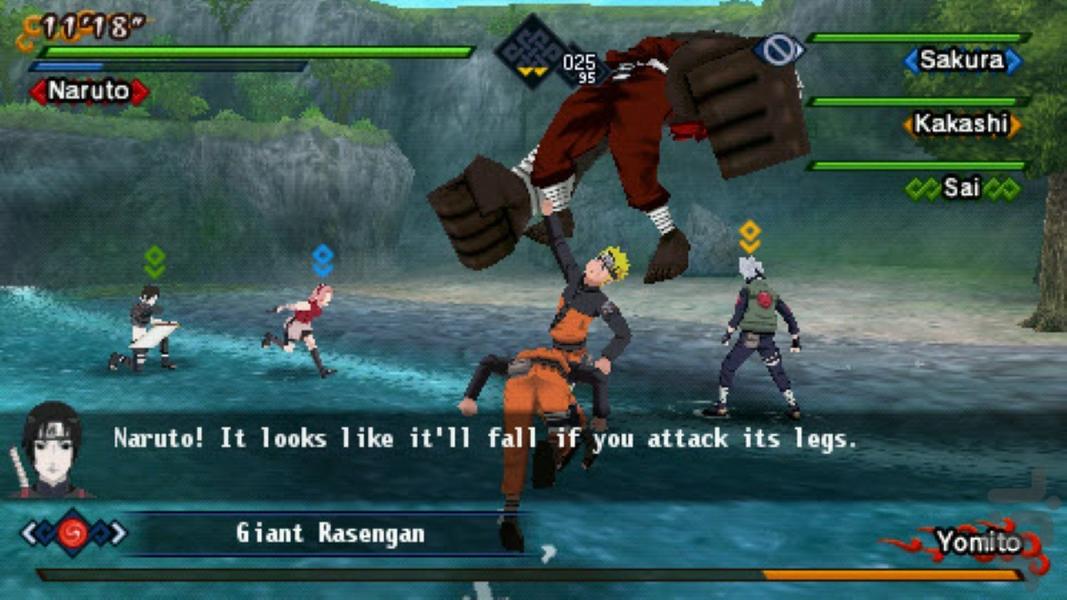
Task: Open the black diamond knot emblem
Action: click(x=529, y=51)
